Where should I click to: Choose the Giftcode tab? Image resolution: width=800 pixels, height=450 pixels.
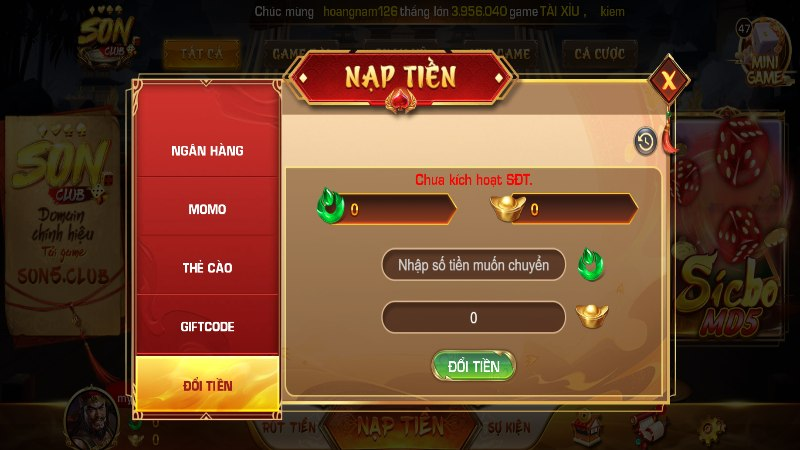pos(207,327)
